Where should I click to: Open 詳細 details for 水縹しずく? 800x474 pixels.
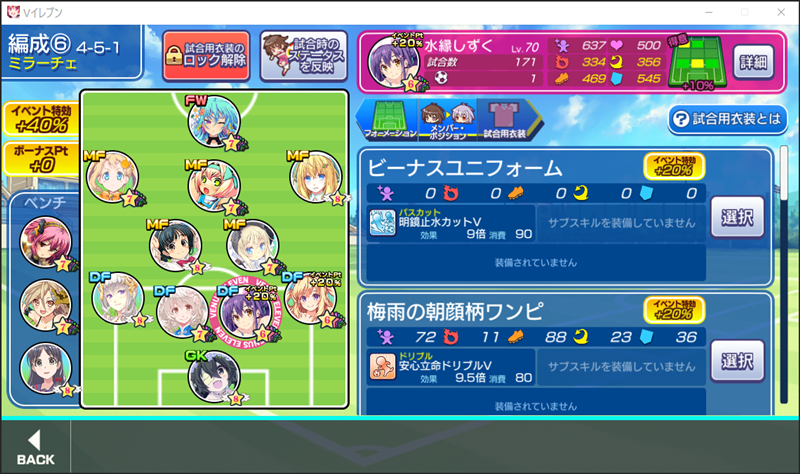click(752, 62)
